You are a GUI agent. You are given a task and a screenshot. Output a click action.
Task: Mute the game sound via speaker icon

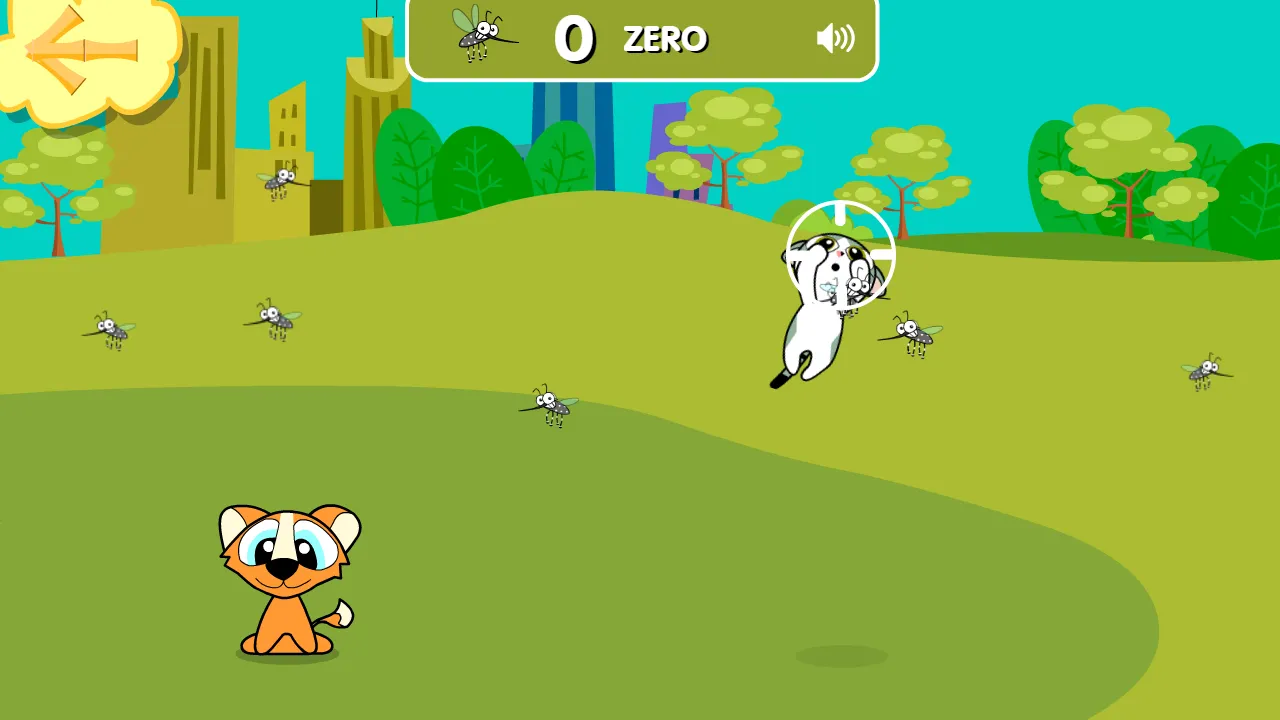[x=834, y=38]
